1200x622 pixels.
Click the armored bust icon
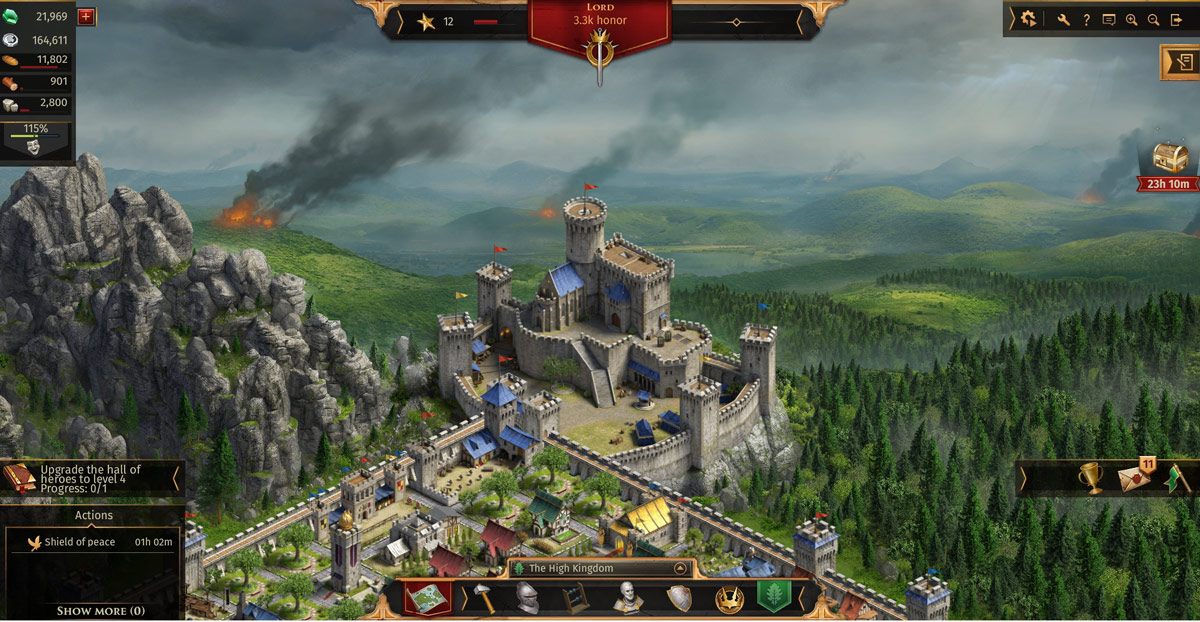click(627, 598)
